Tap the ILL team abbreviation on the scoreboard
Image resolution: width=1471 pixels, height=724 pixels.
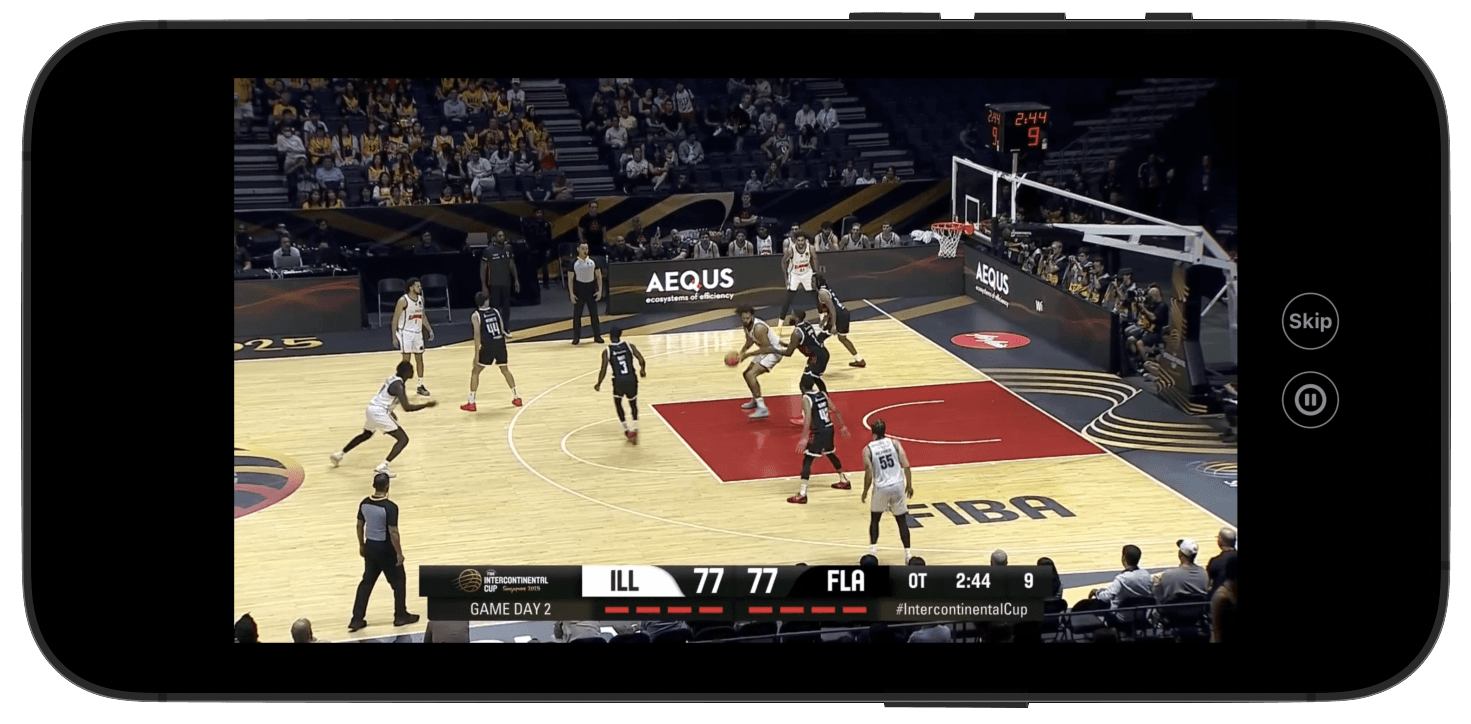pyautogui.click(x=622, y=580)
